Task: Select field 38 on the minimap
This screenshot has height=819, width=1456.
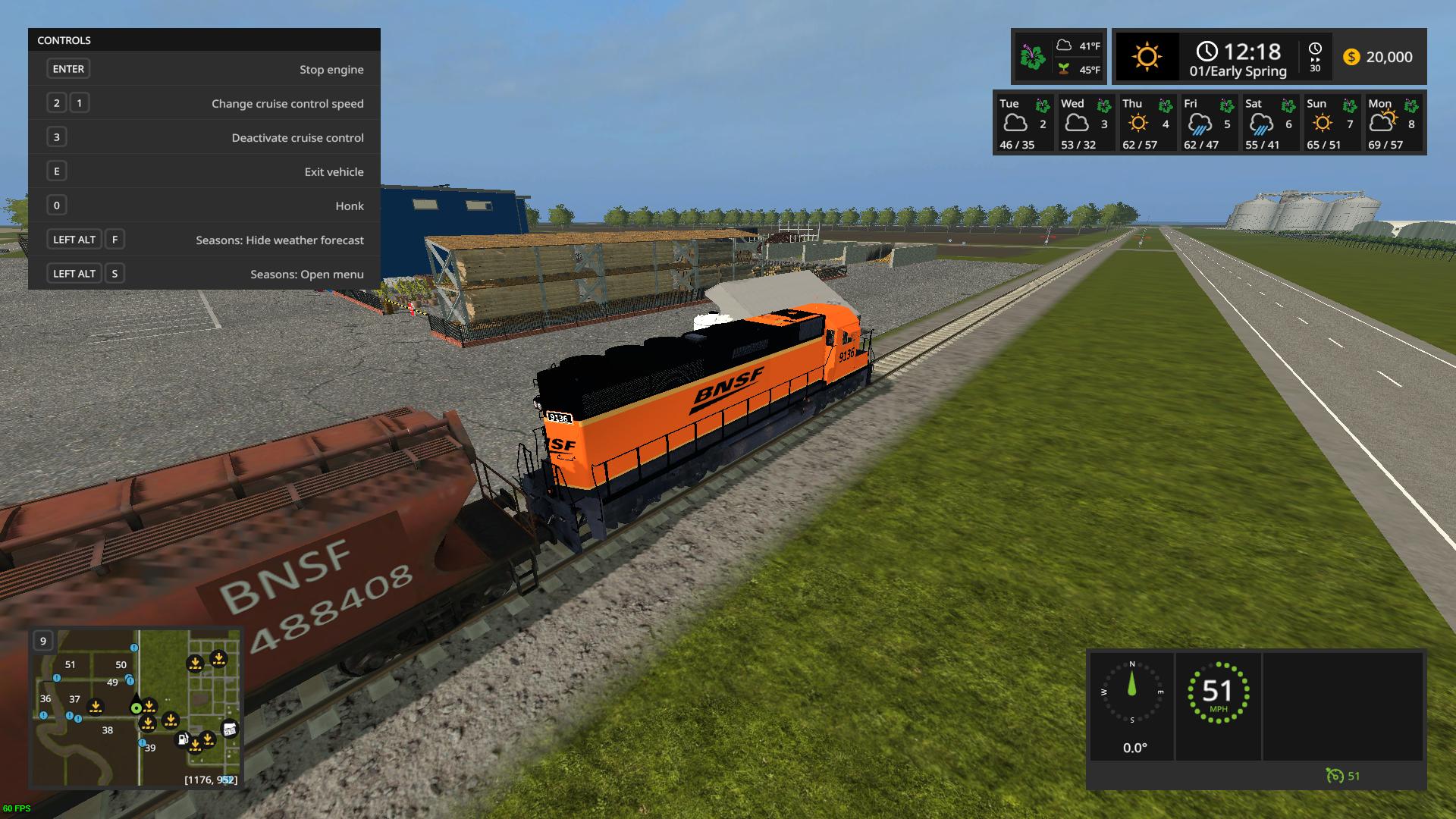Action: pos(108,730)
